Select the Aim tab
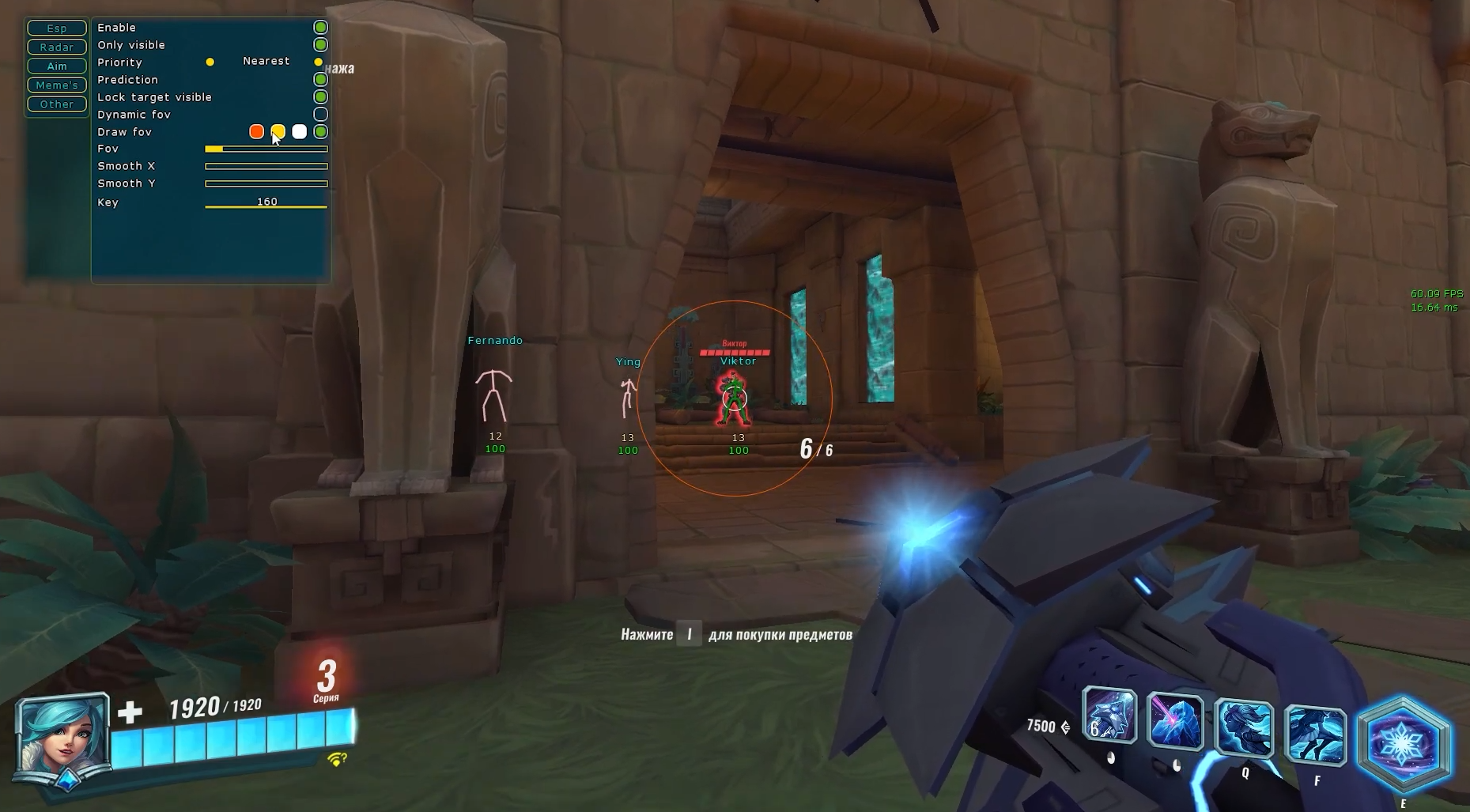Viewport: 1470px width, 812px height. (x=57, y=66)
